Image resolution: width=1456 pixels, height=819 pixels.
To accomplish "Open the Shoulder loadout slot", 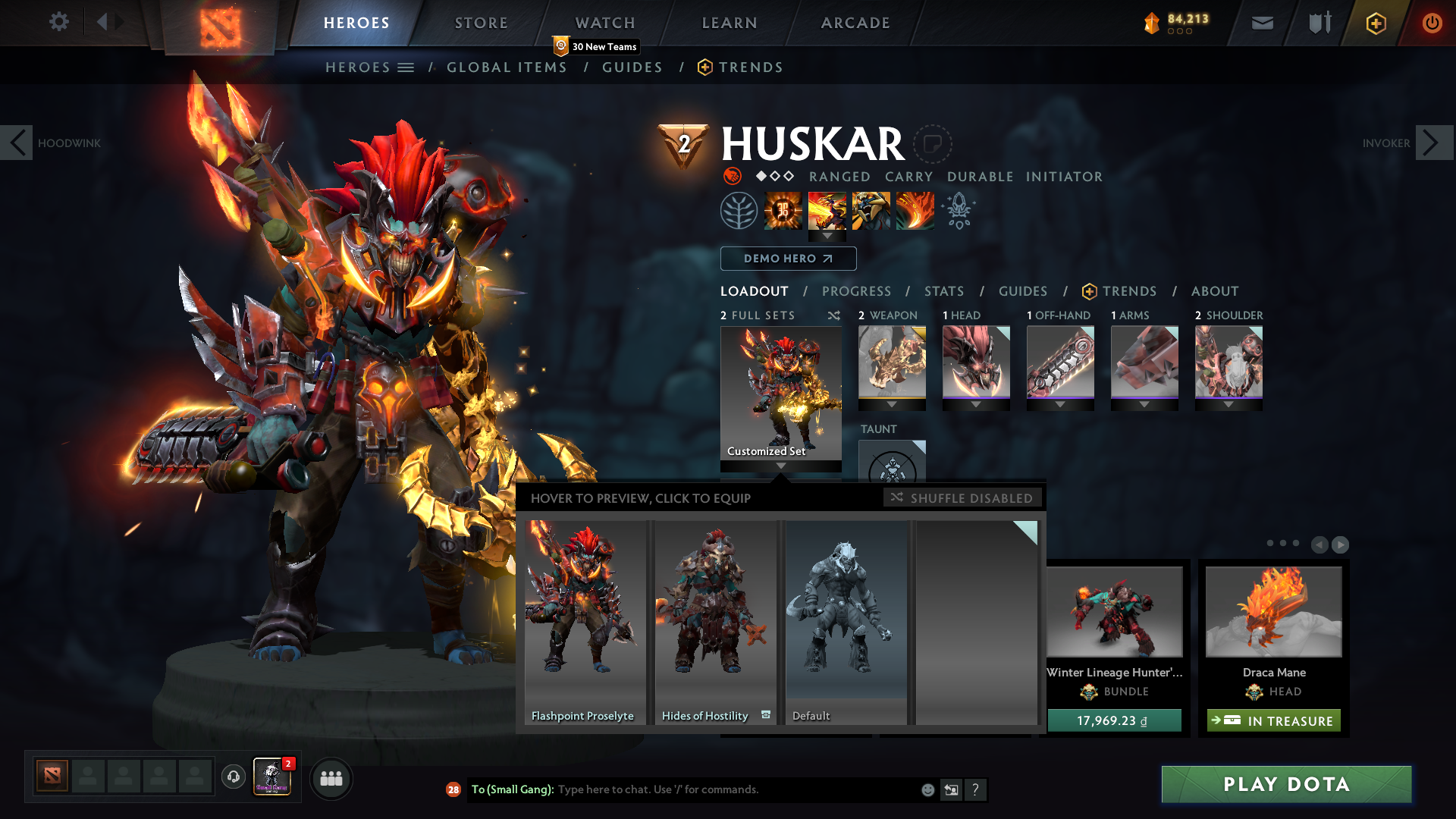I will pyautogui.click(x=1228, y=363).
